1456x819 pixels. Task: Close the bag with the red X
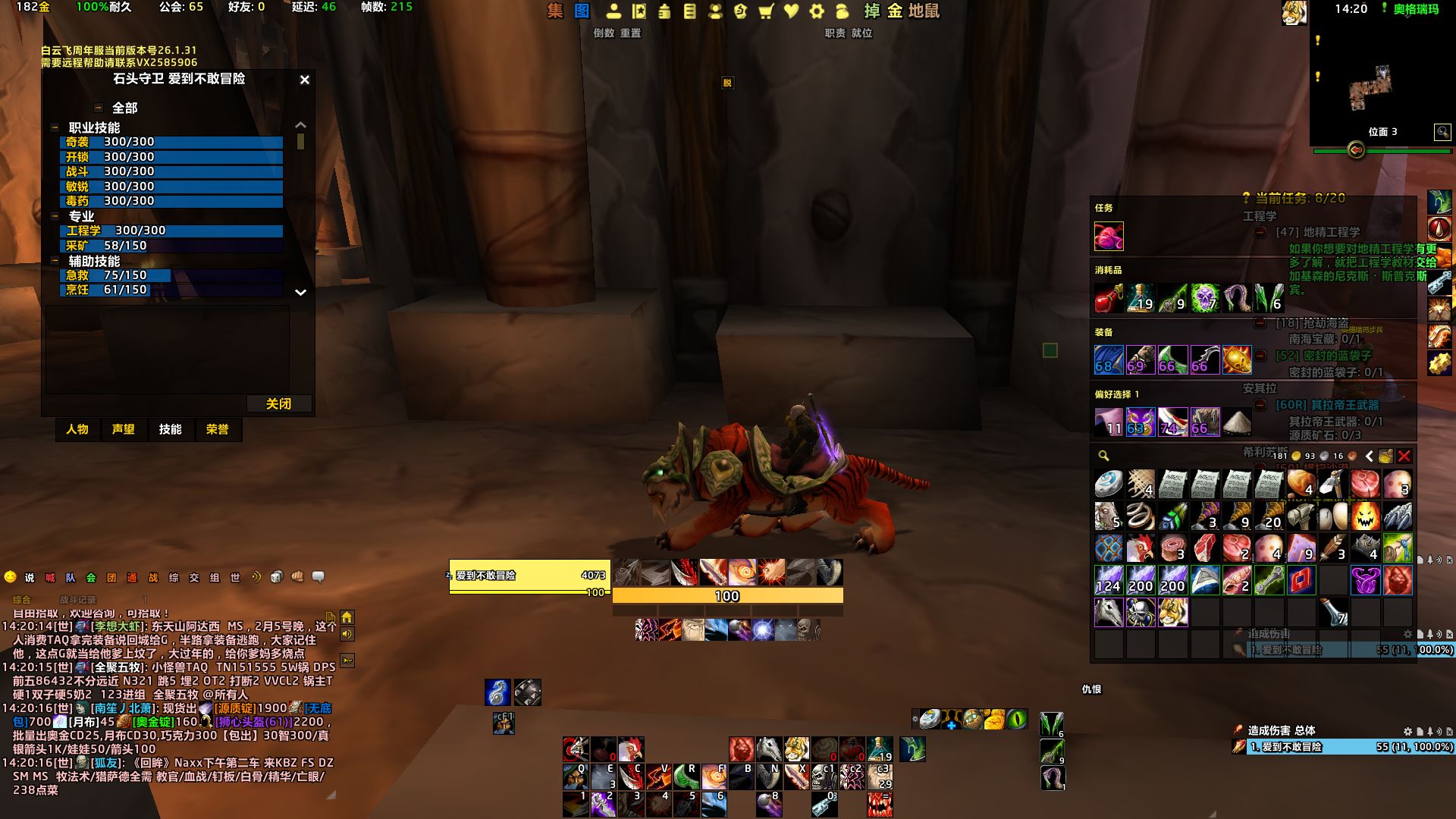click(x=1404, y=456)
